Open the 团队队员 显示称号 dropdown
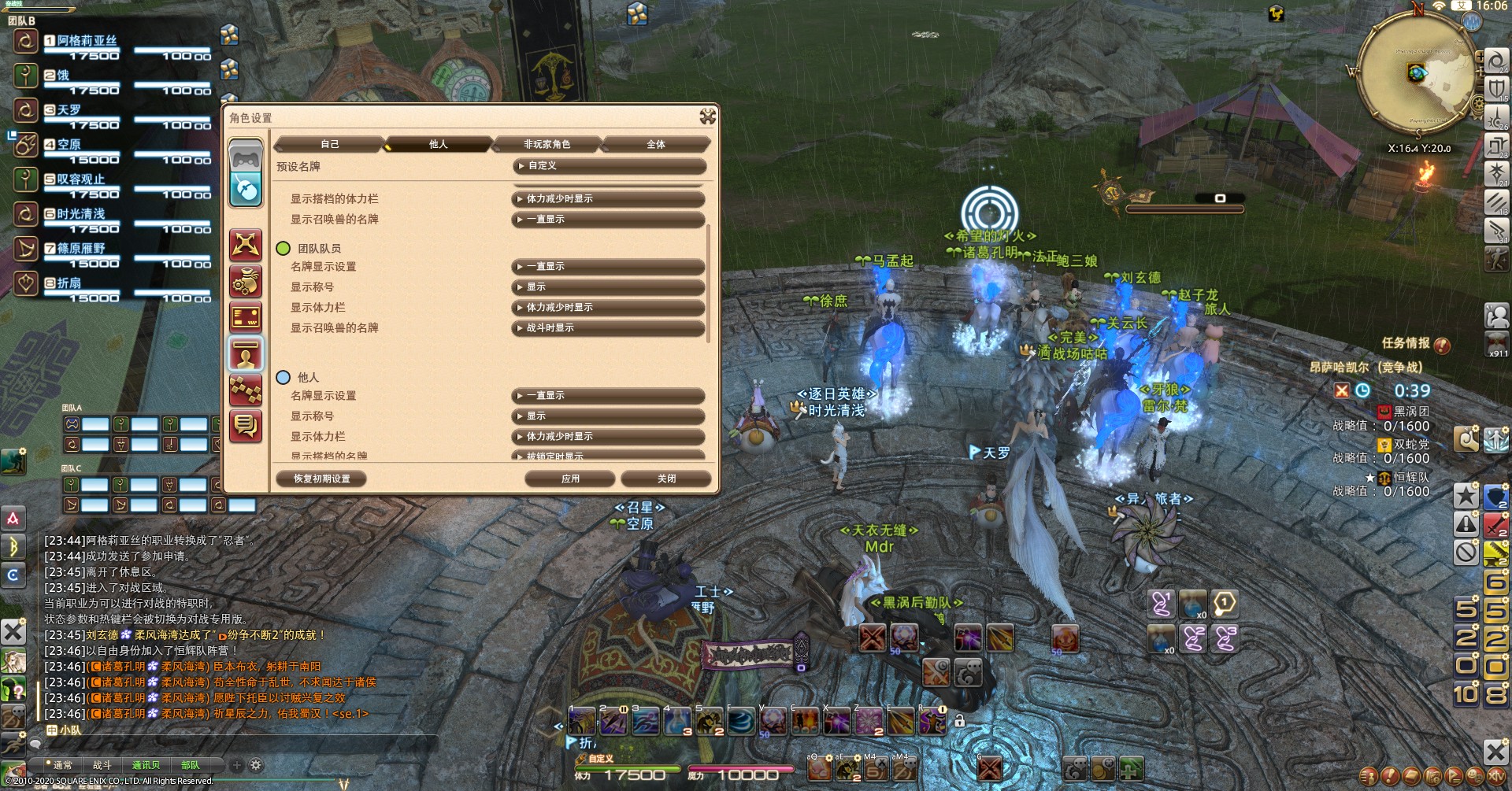The image size is (1512, 791). tap(608, 287)
